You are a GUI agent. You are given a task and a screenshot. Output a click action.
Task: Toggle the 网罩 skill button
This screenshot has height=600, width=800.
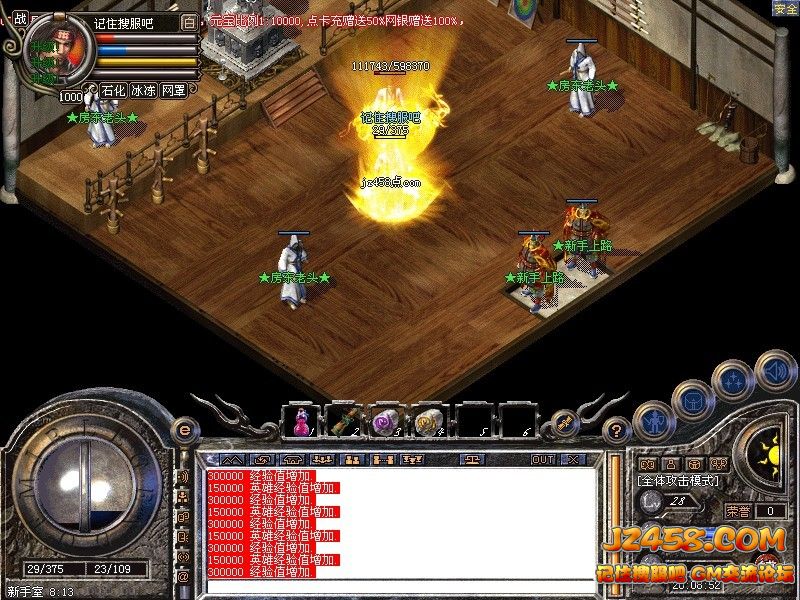pyautogui.click(x=173, y=90)
